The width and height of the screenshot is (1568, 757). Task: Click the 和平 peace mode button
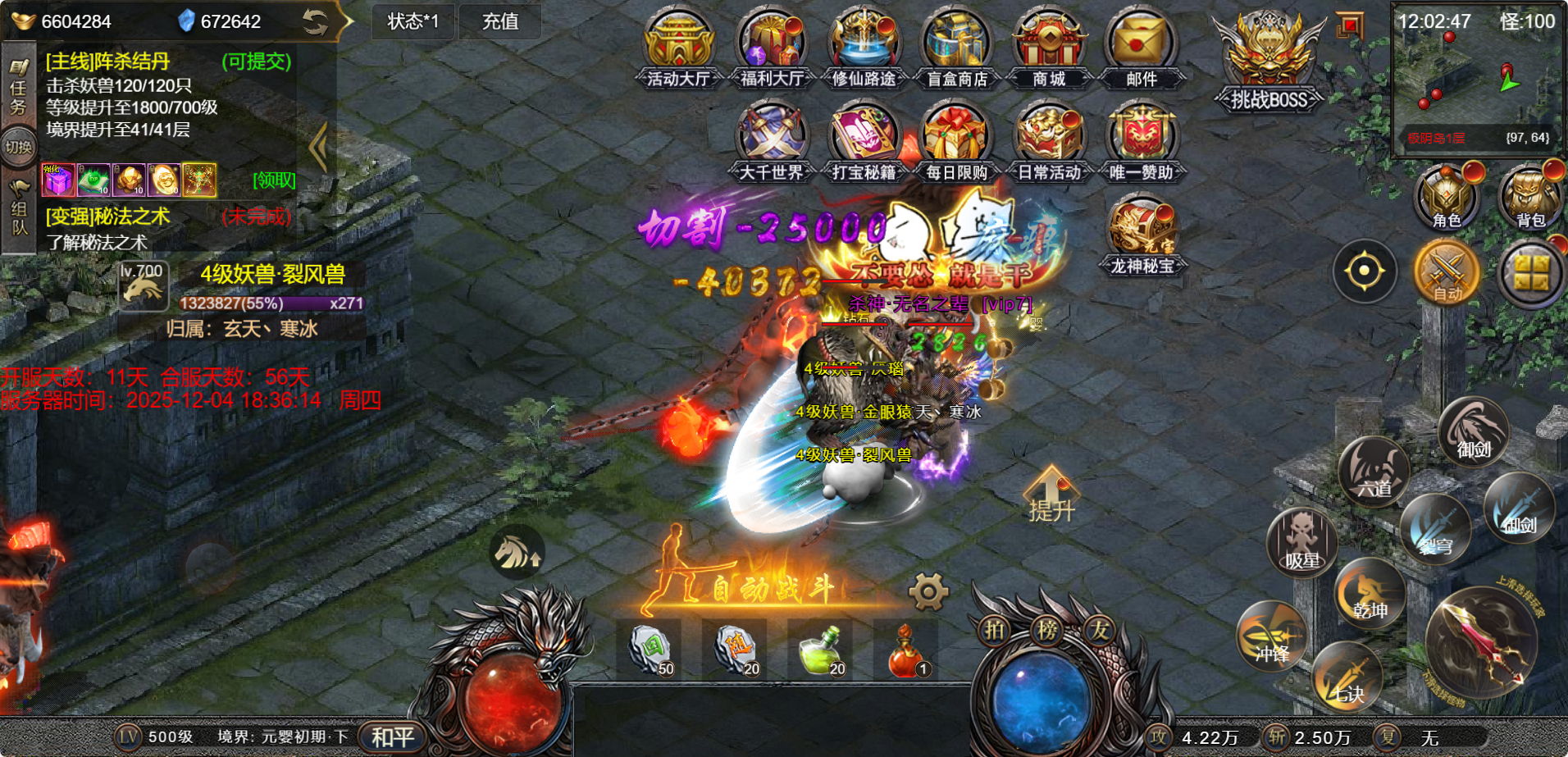(393, 737)
